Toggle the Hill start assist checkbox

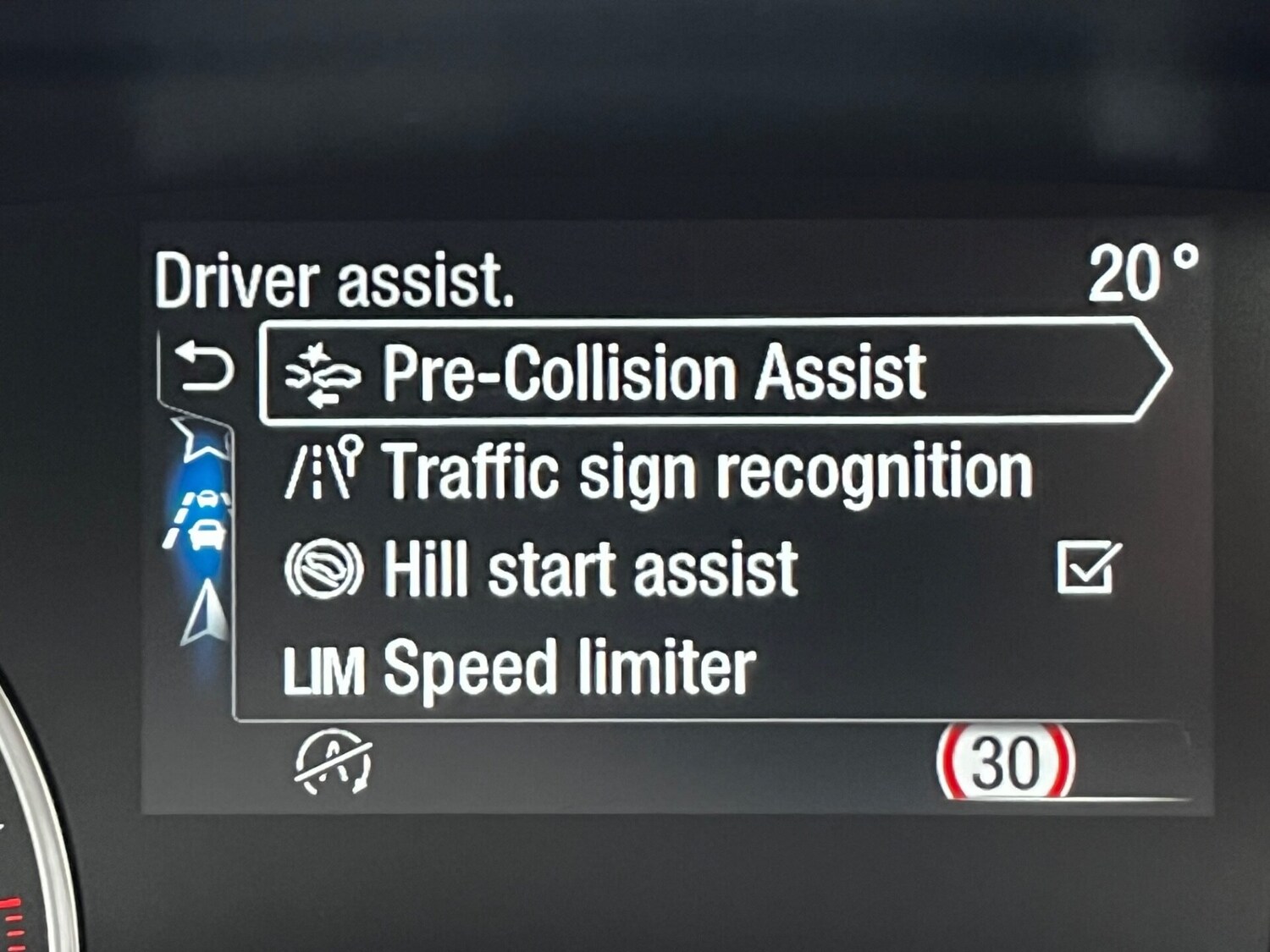point(1088,567)
